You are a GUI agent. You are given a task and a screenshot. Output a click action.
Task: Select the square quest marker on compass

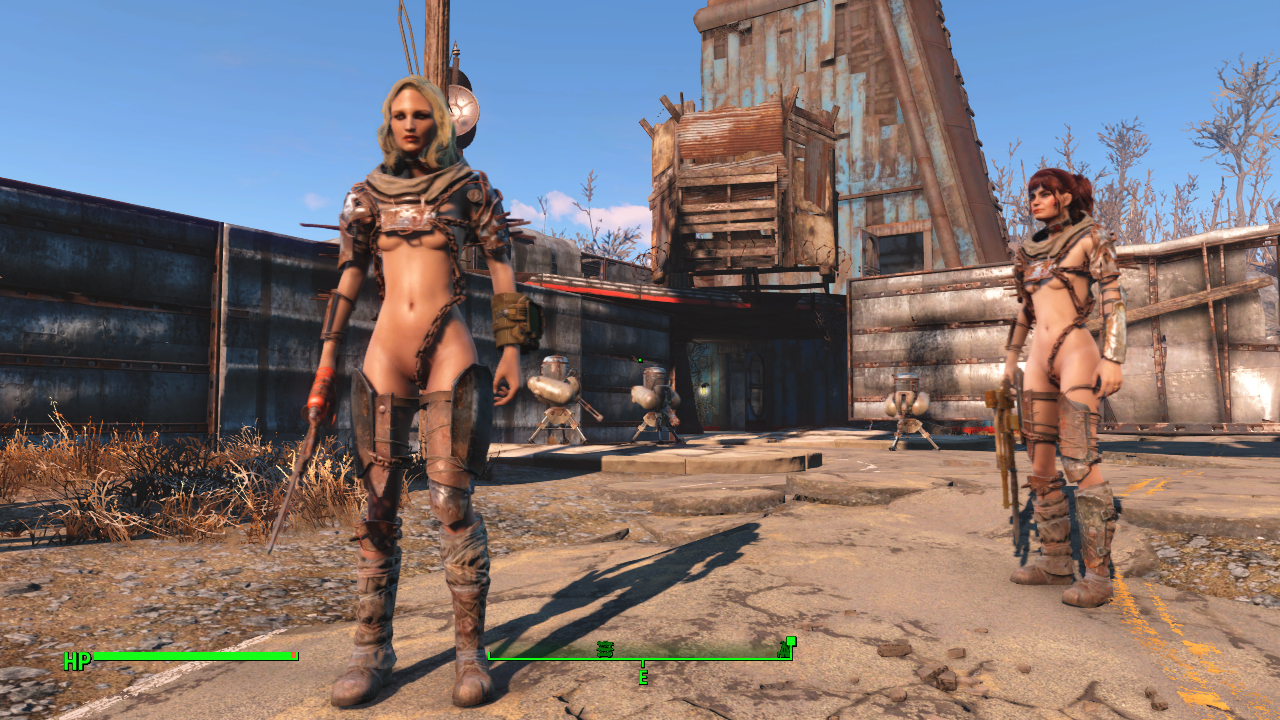pyautogui.click(x=791, y=641)
